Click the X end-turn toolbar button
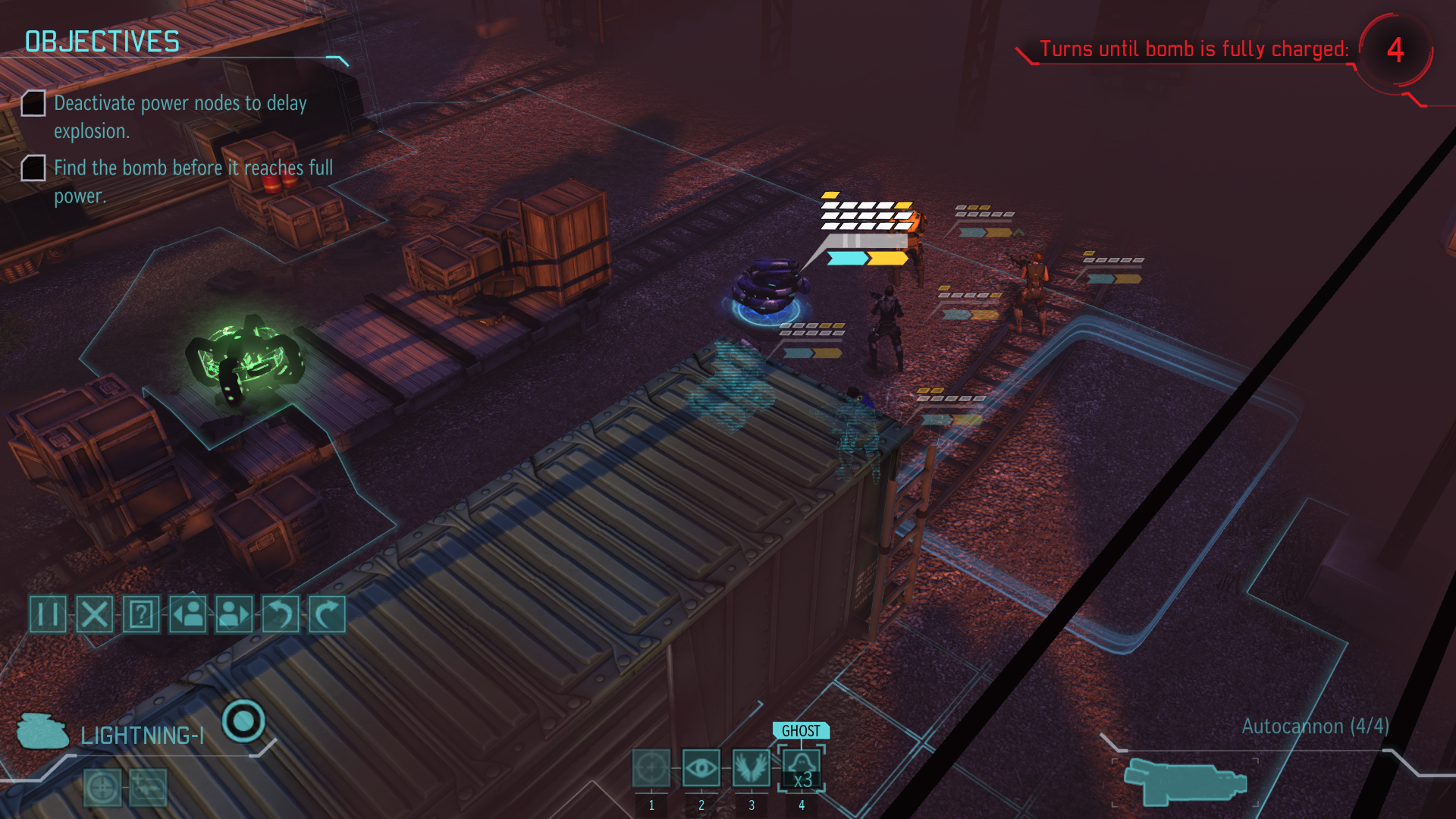The height and width of the screenshot is (819, 1456). tap(95, 613)
